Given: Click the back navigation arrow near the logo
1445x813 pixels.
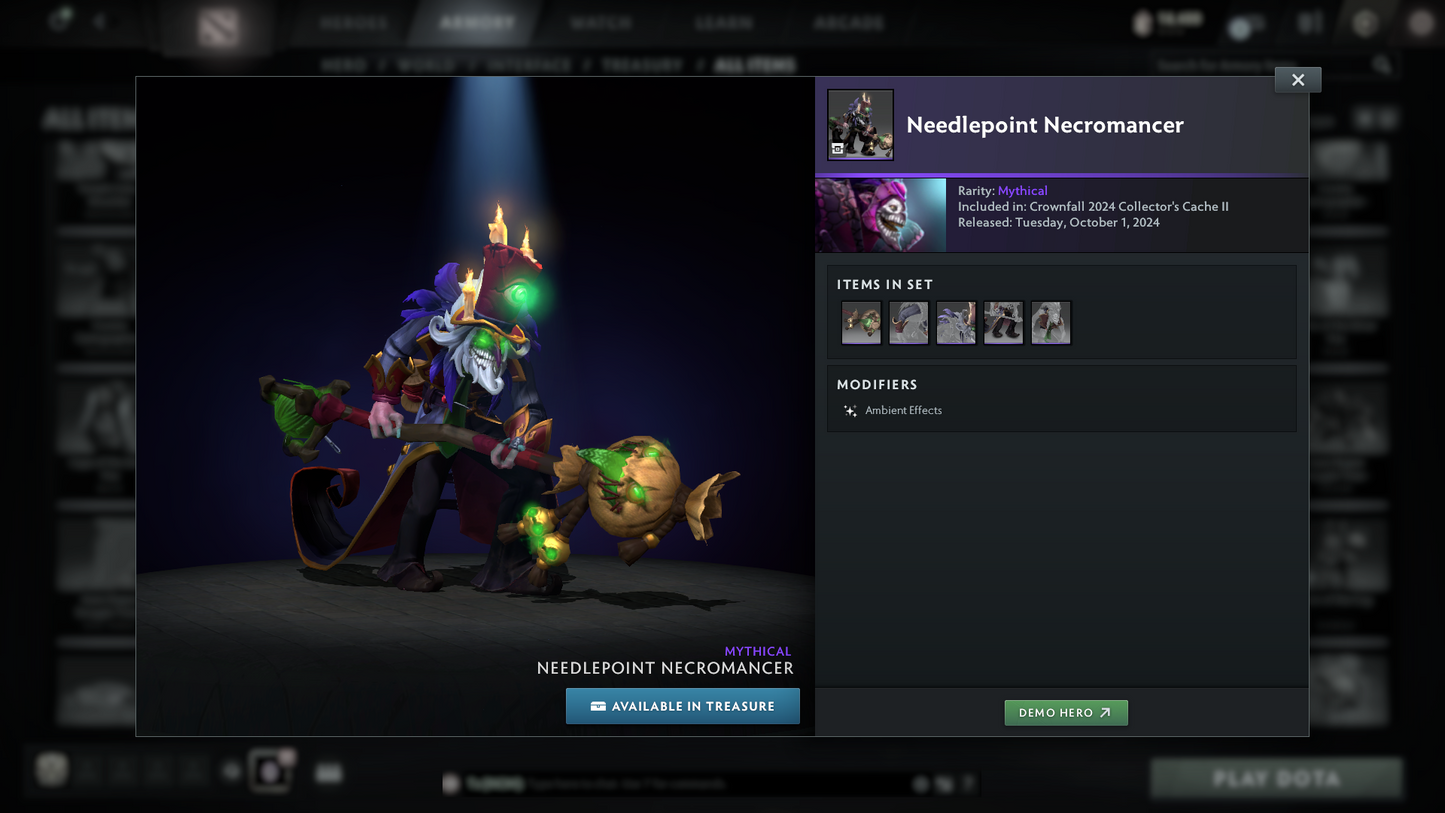Looking at the screenshot, I should pos(98,20).
